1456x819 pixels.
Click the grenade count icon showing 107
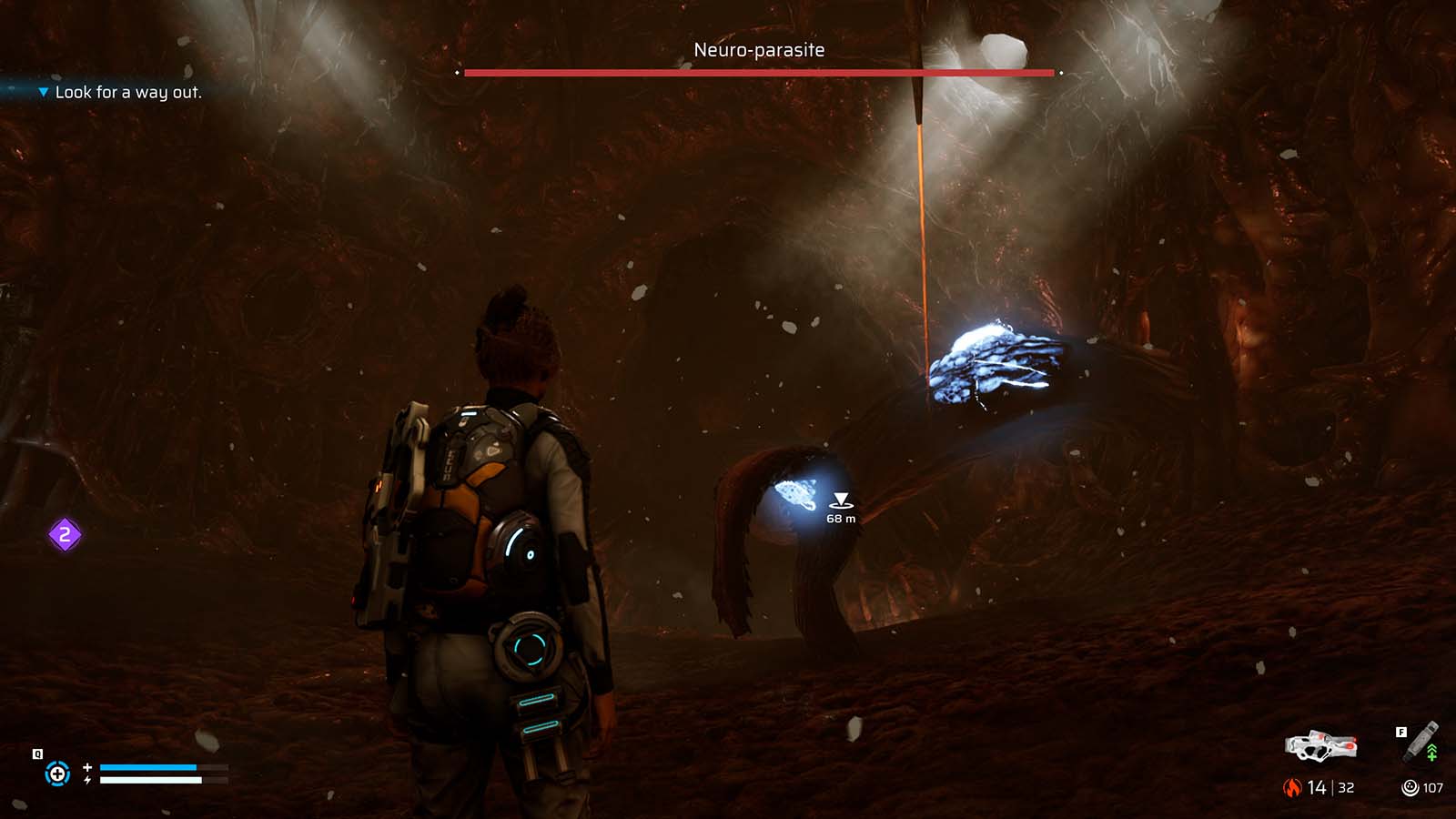1410,787
